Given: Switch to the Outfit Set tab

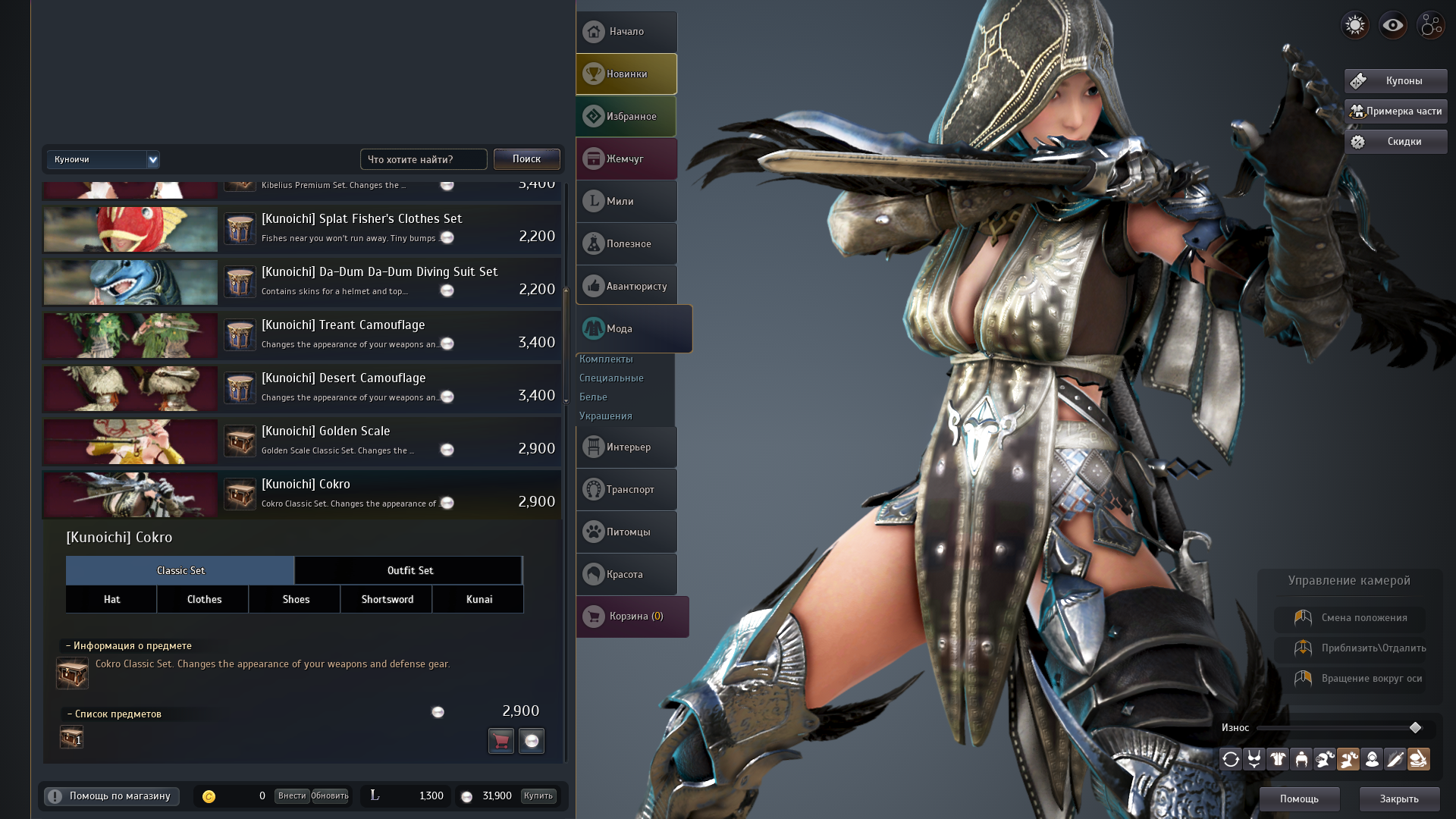Looking at the screenshot, I should pyautogui.click(x=409, y=570).
